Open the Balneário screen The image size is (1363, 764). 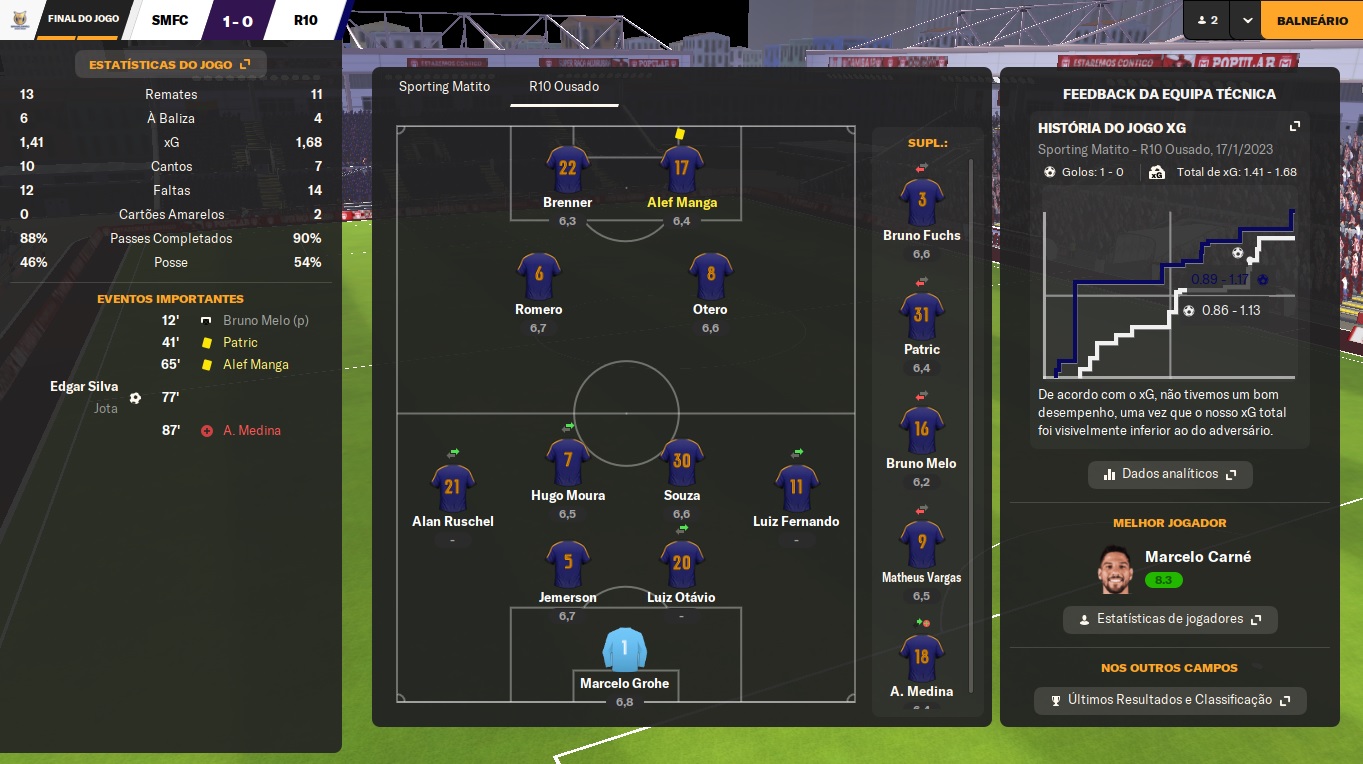pyautogui.click(x=1311, y=20)
